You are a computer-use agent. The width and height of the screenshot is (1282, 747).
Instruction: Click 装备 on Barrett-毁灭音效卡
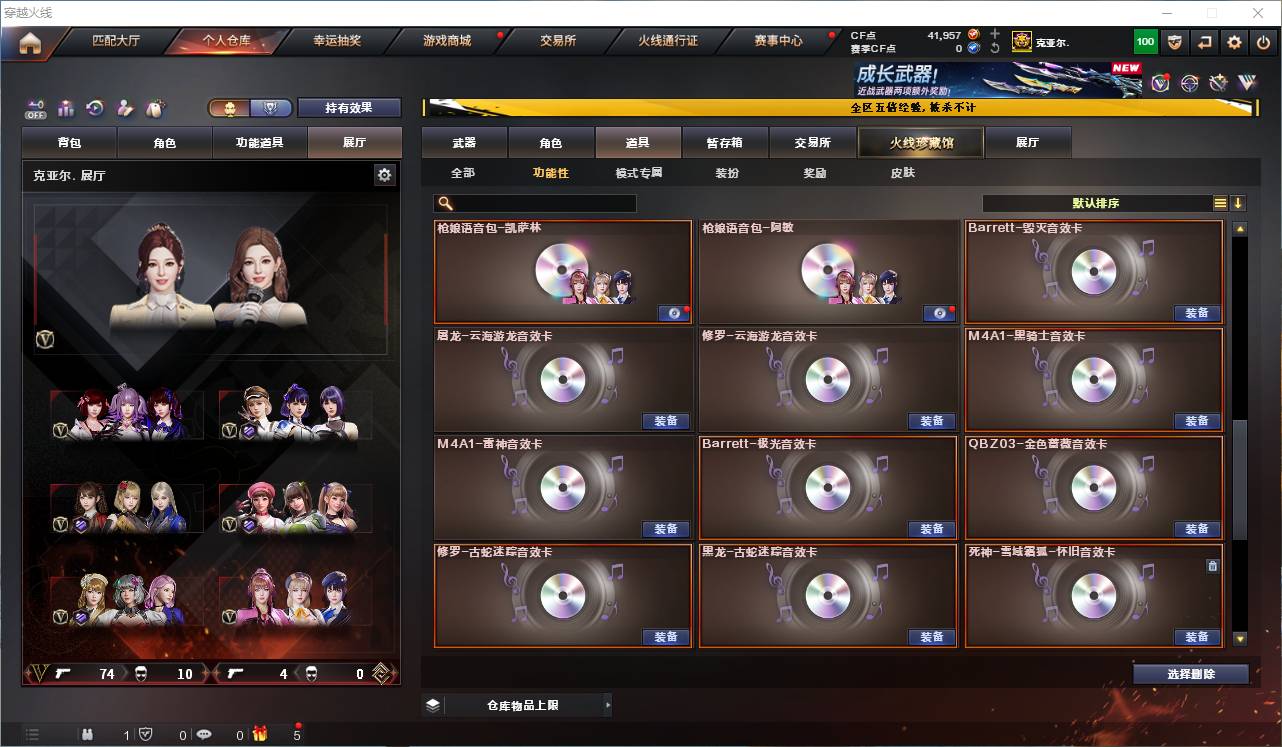pos(1196,313)
